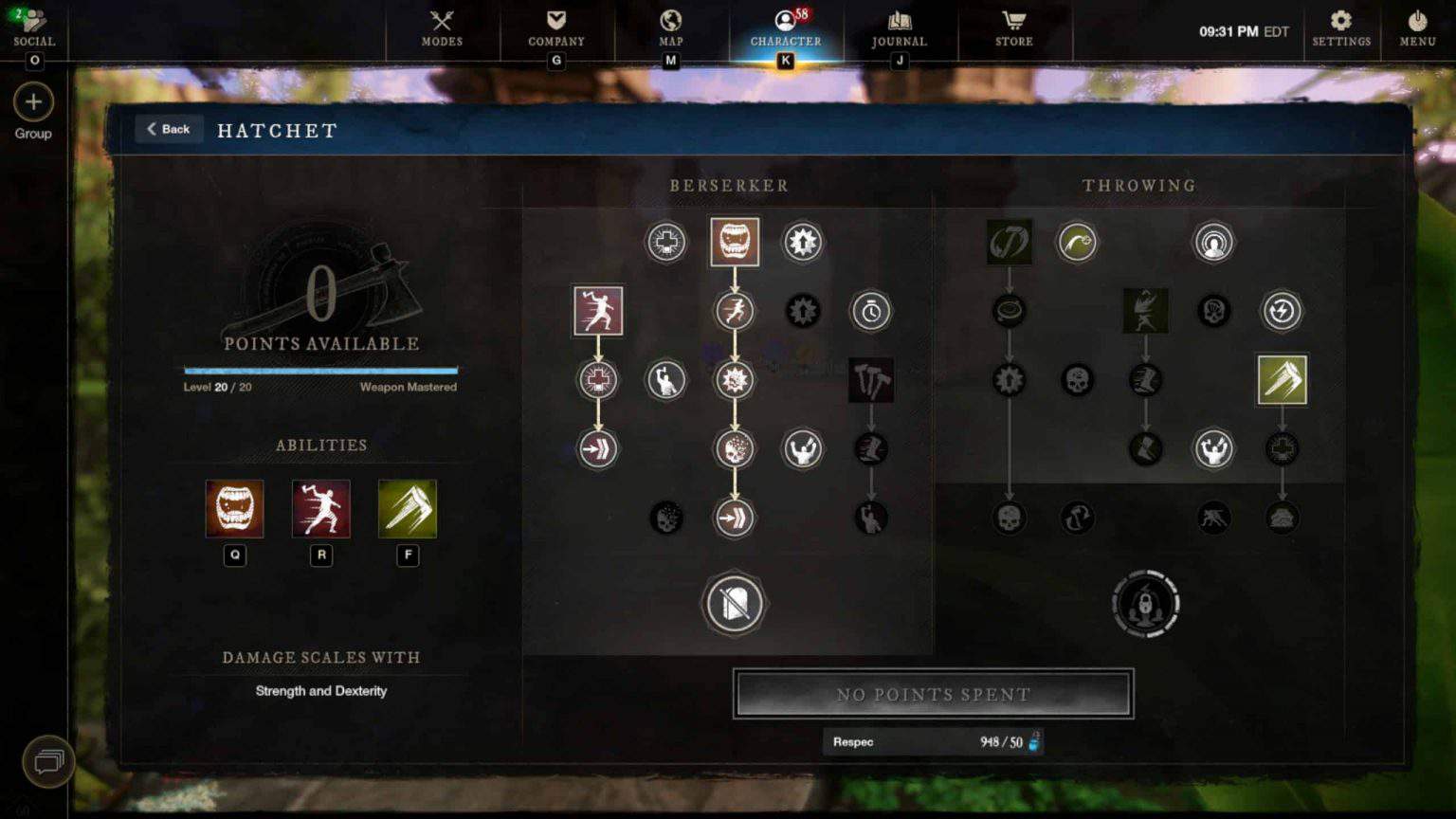Select the Feral Rush ability bound to R
The width and height of the screenshot is (1456, 819).
tap(321, 510)
